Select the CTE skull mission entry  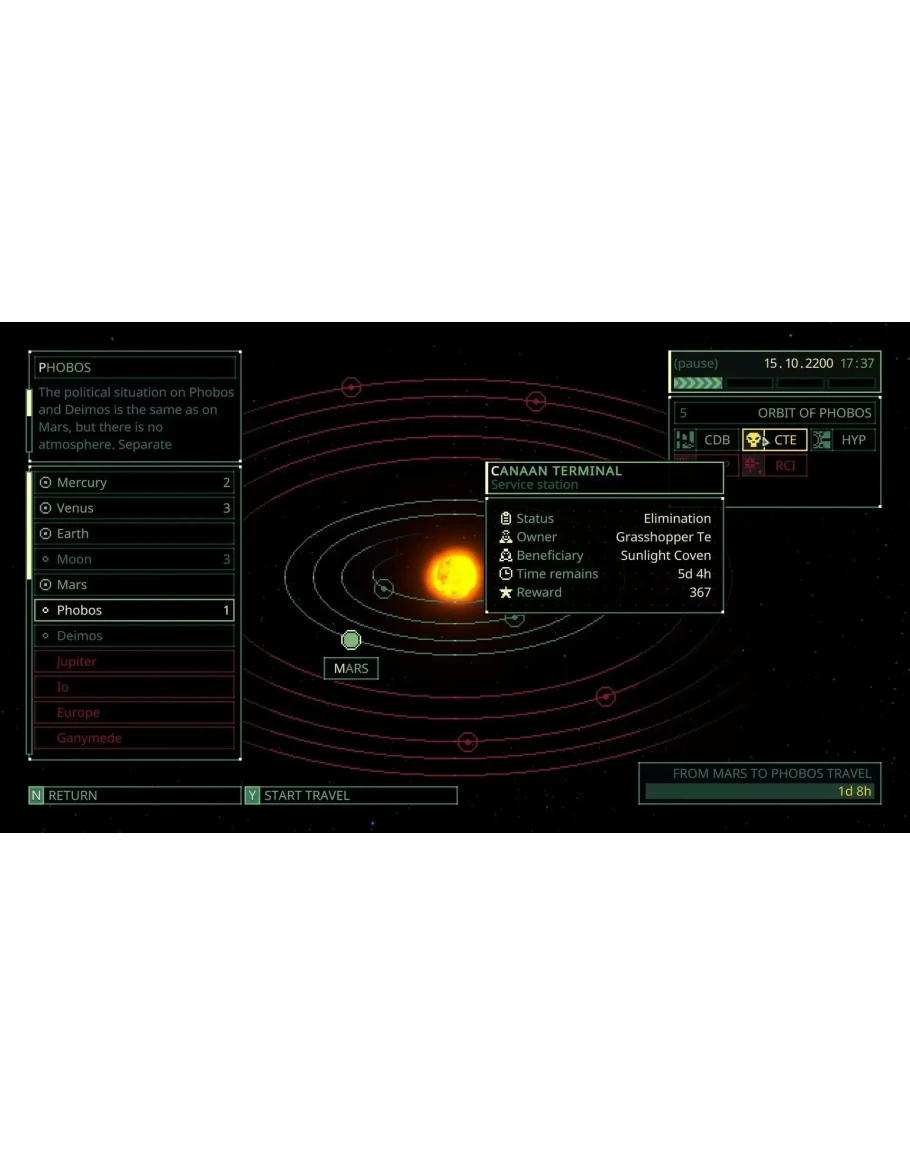(x=775, y=440)
